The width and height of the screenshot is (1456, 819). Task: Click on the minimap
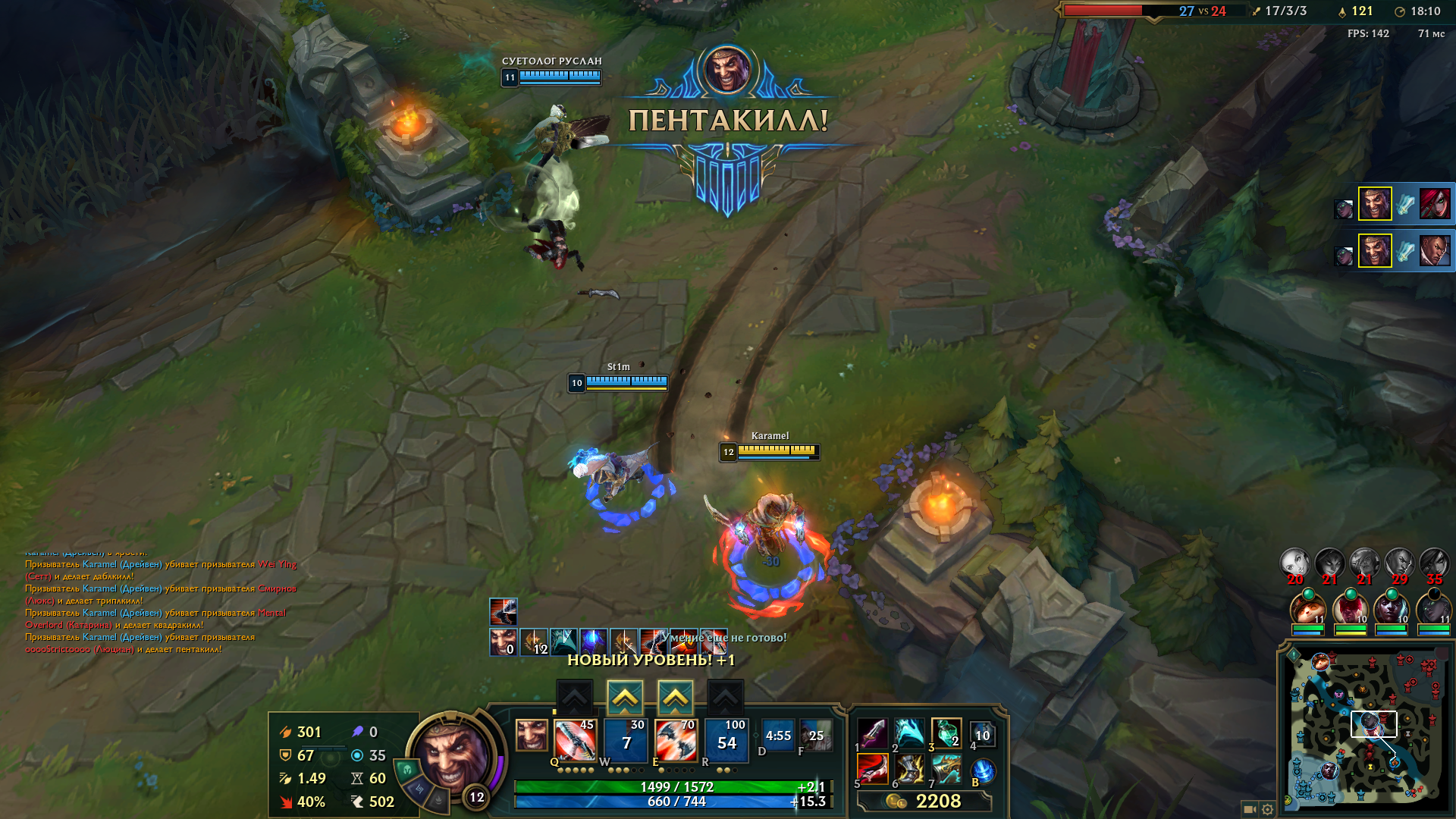1367,728
